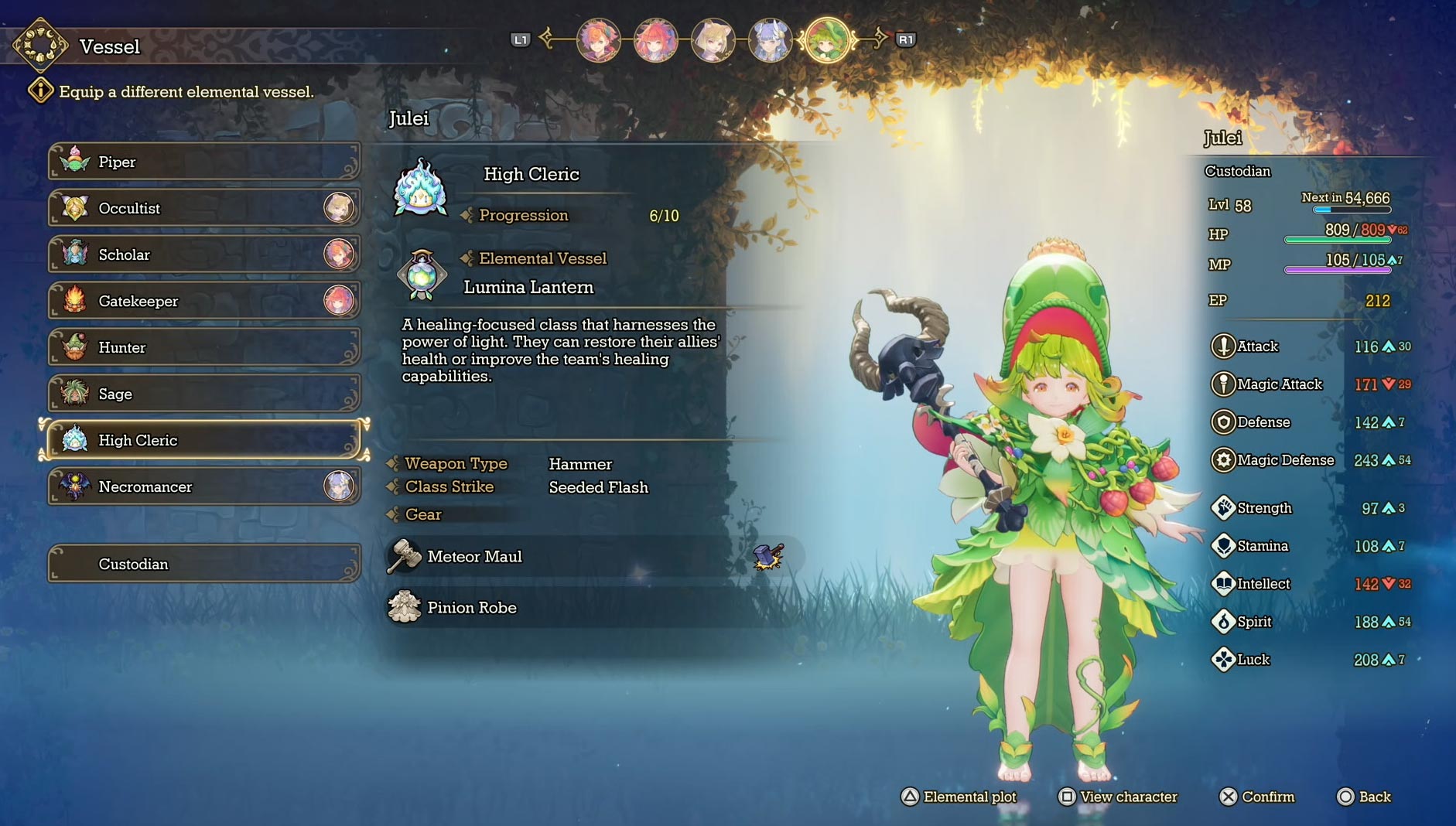Viewport: 1456px width, 826px height.
Task: Switch to the Sage class
Action: click(x=204, y=394)
